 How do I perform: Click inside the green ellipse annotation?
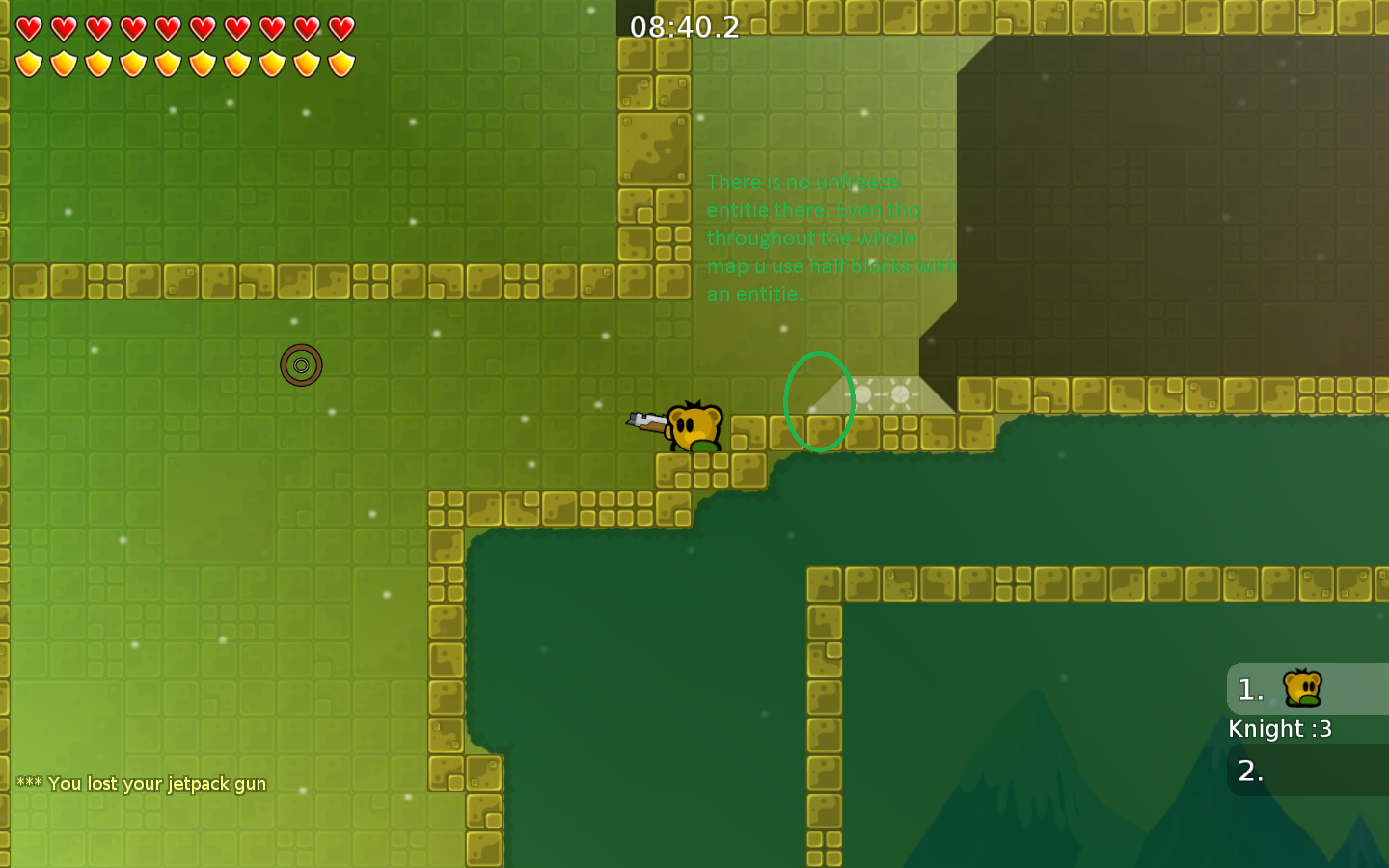click(x=819, y=402)
